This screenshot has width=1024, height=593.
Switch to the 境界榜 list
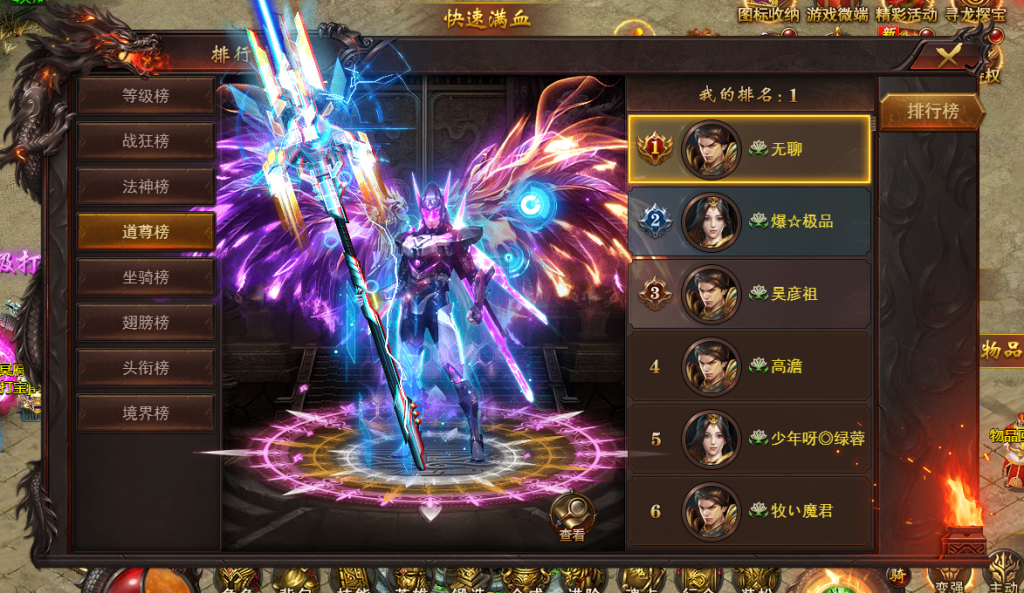(146, 413)
